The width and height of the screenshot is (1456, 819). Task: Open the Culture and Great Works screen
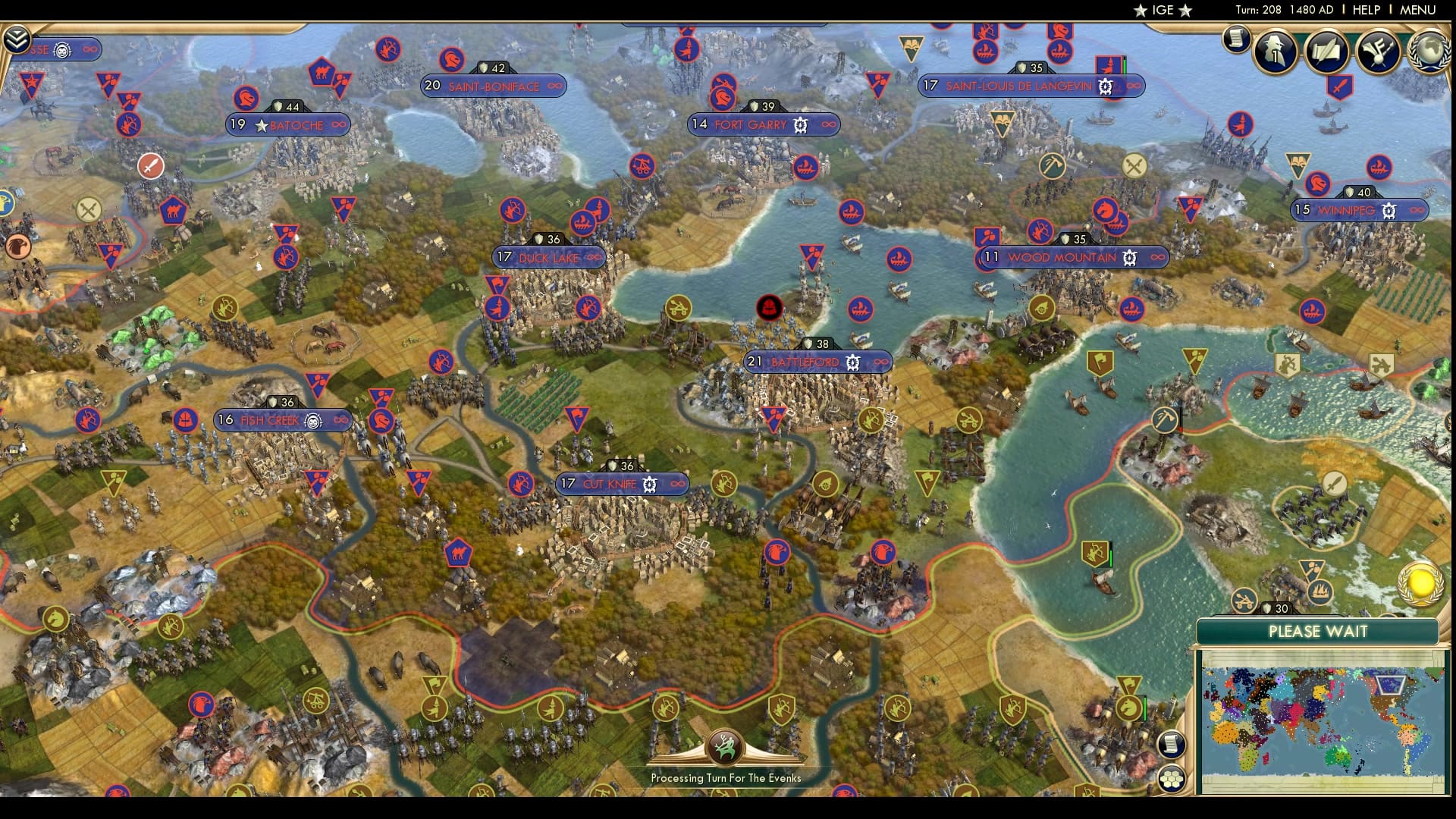pos(1380,52)
